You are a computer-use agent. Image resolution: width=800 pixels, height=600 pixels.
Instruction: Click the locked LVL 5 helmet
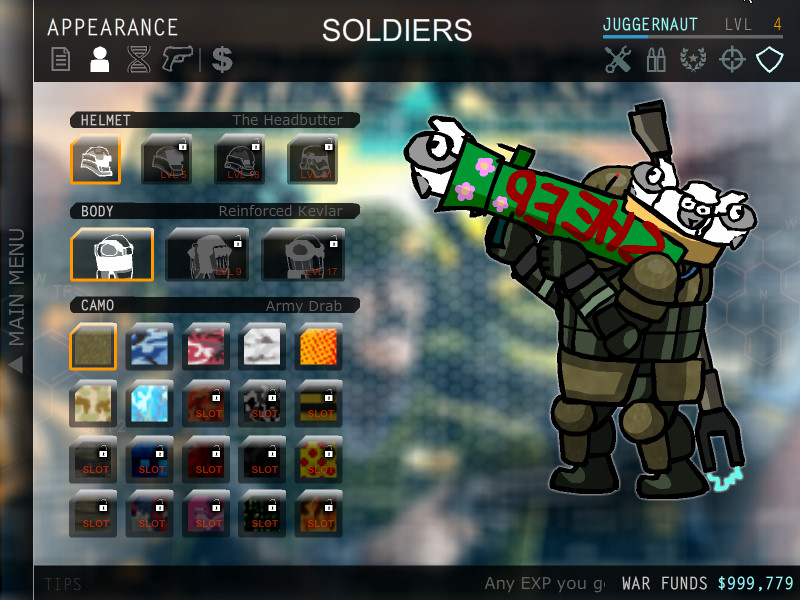pos(167,160)
